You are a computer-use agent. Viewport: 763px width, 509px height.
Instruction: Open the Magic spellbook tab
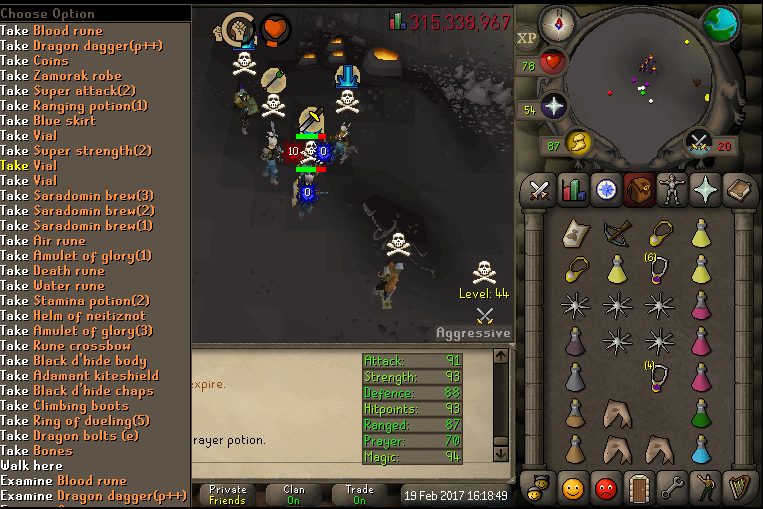(x=705, y=188)
